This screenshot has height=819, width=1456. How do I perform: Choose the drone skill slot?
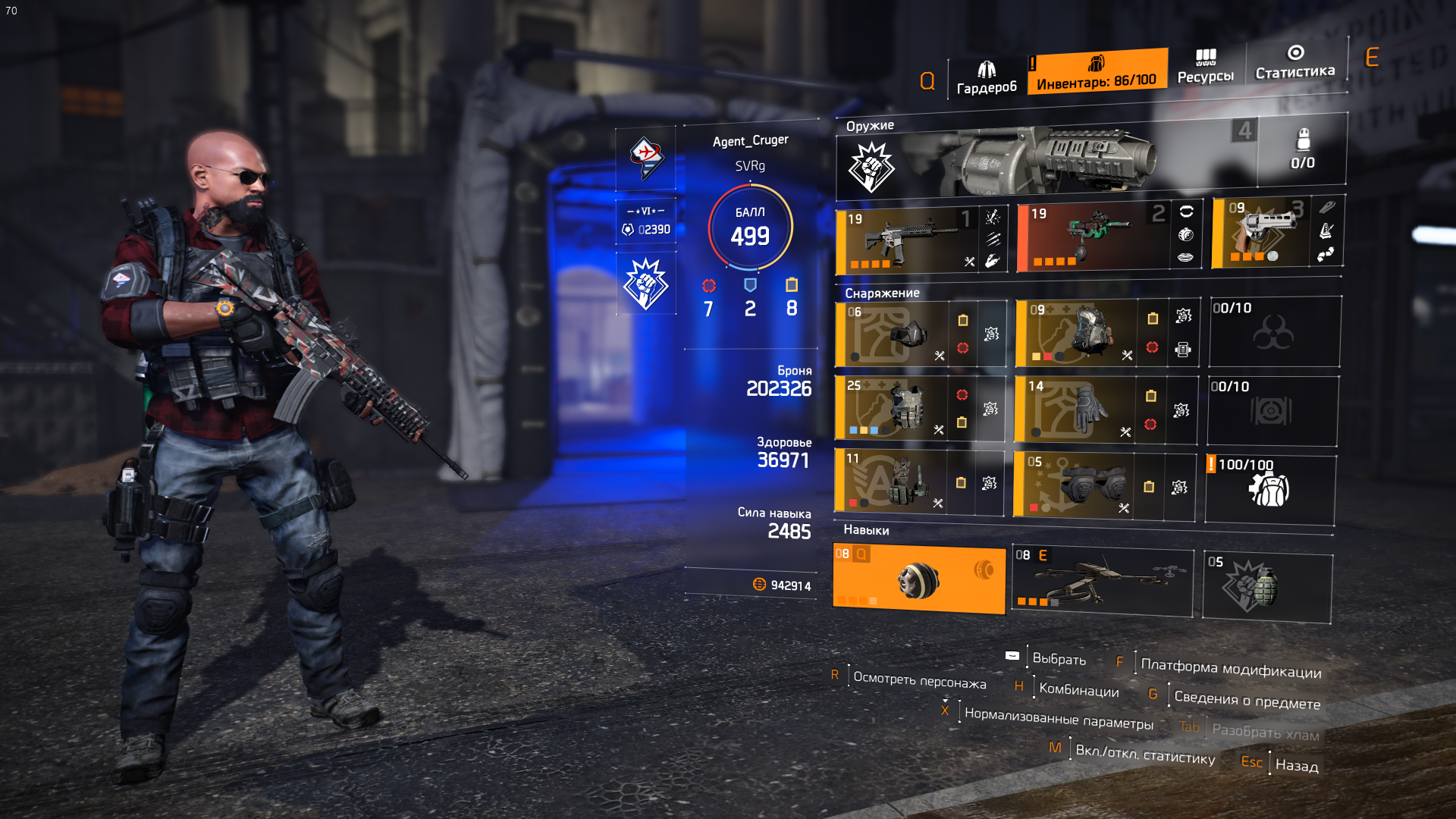point(1101,582)
